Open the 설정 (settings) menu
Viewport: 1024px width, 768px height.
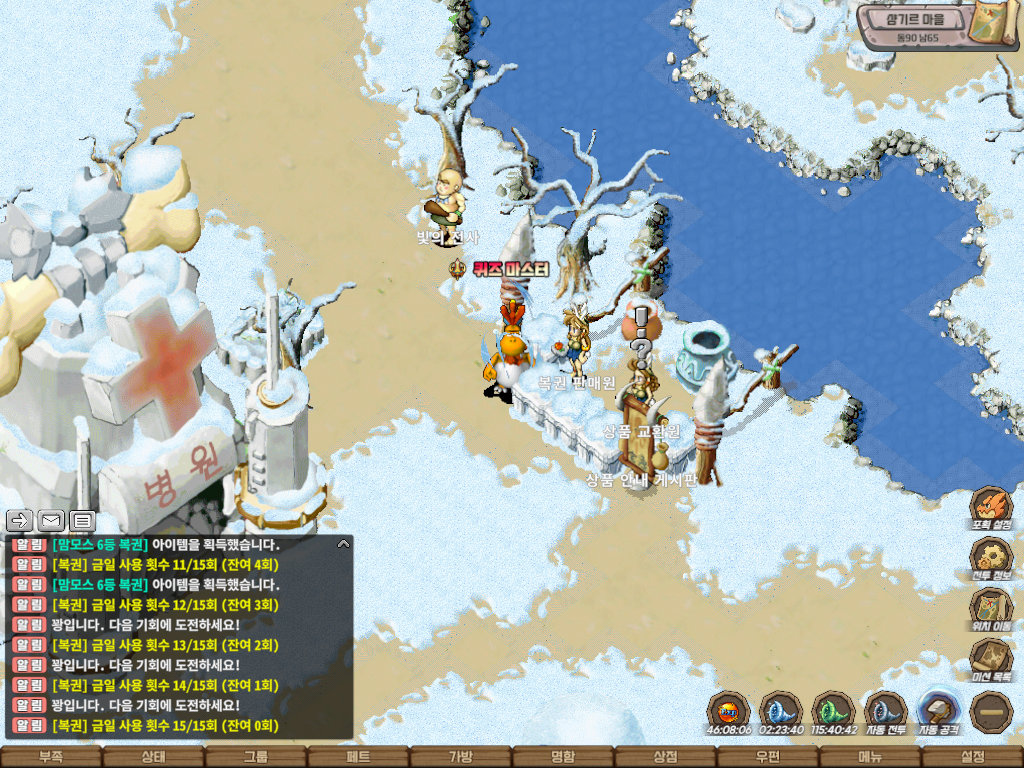pos(972,757)
